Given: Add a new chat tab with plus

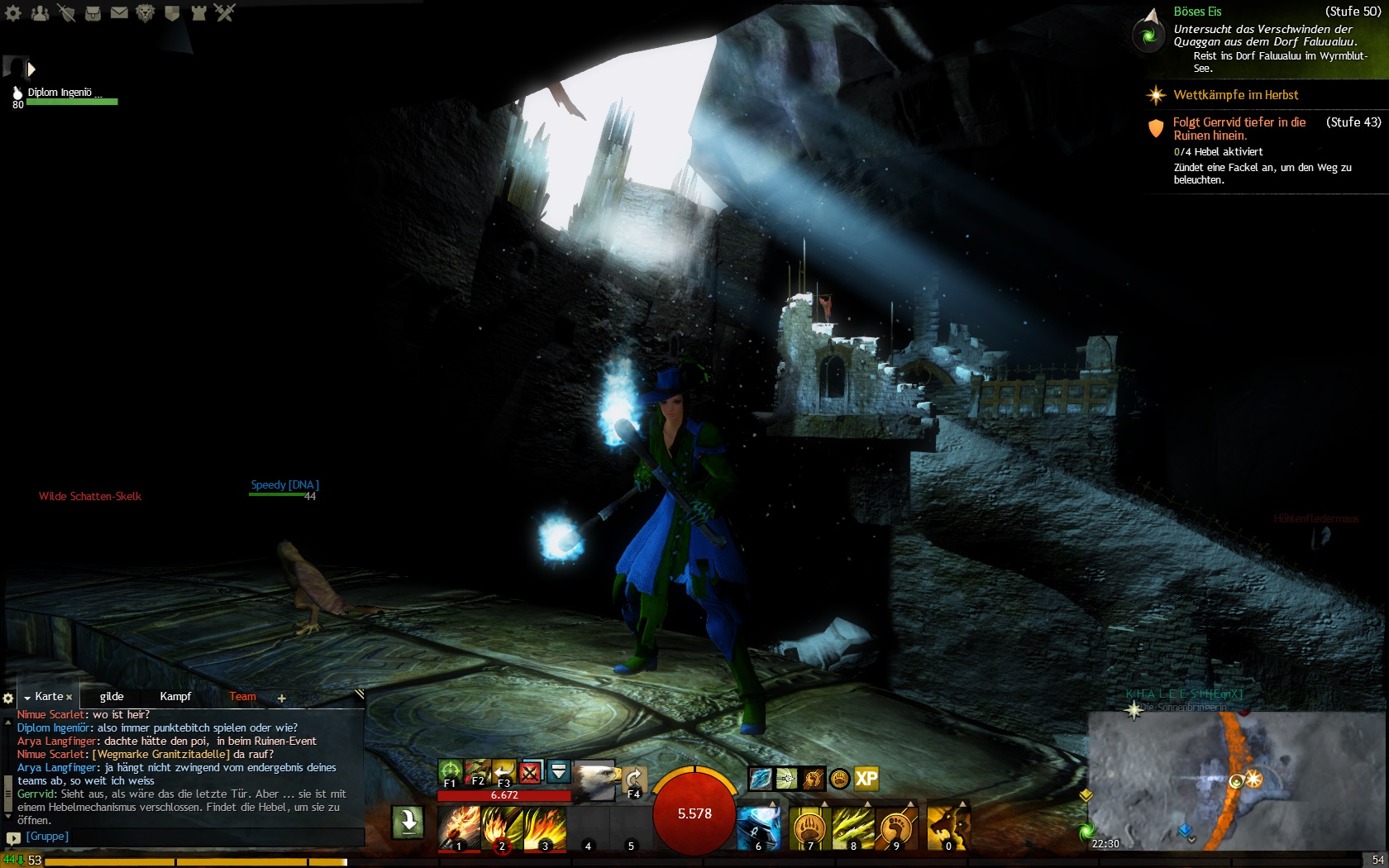Looking at the screenshot, I should (282, 699).
